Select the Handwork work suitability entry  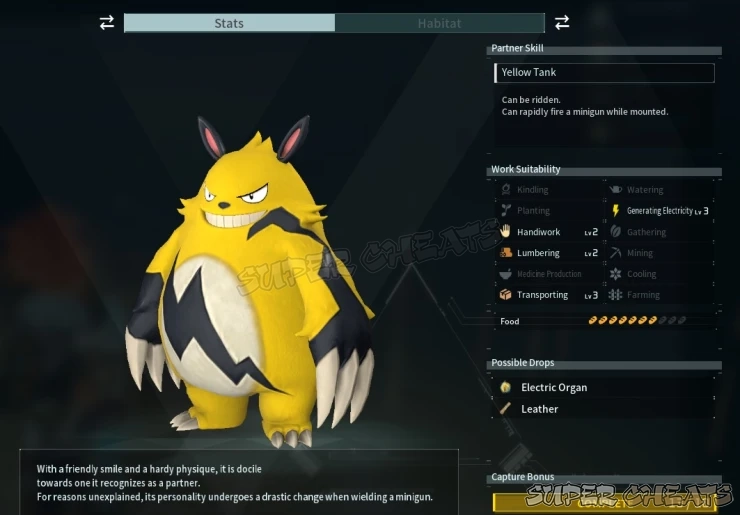pyautogui.click(x=538, y=232)
